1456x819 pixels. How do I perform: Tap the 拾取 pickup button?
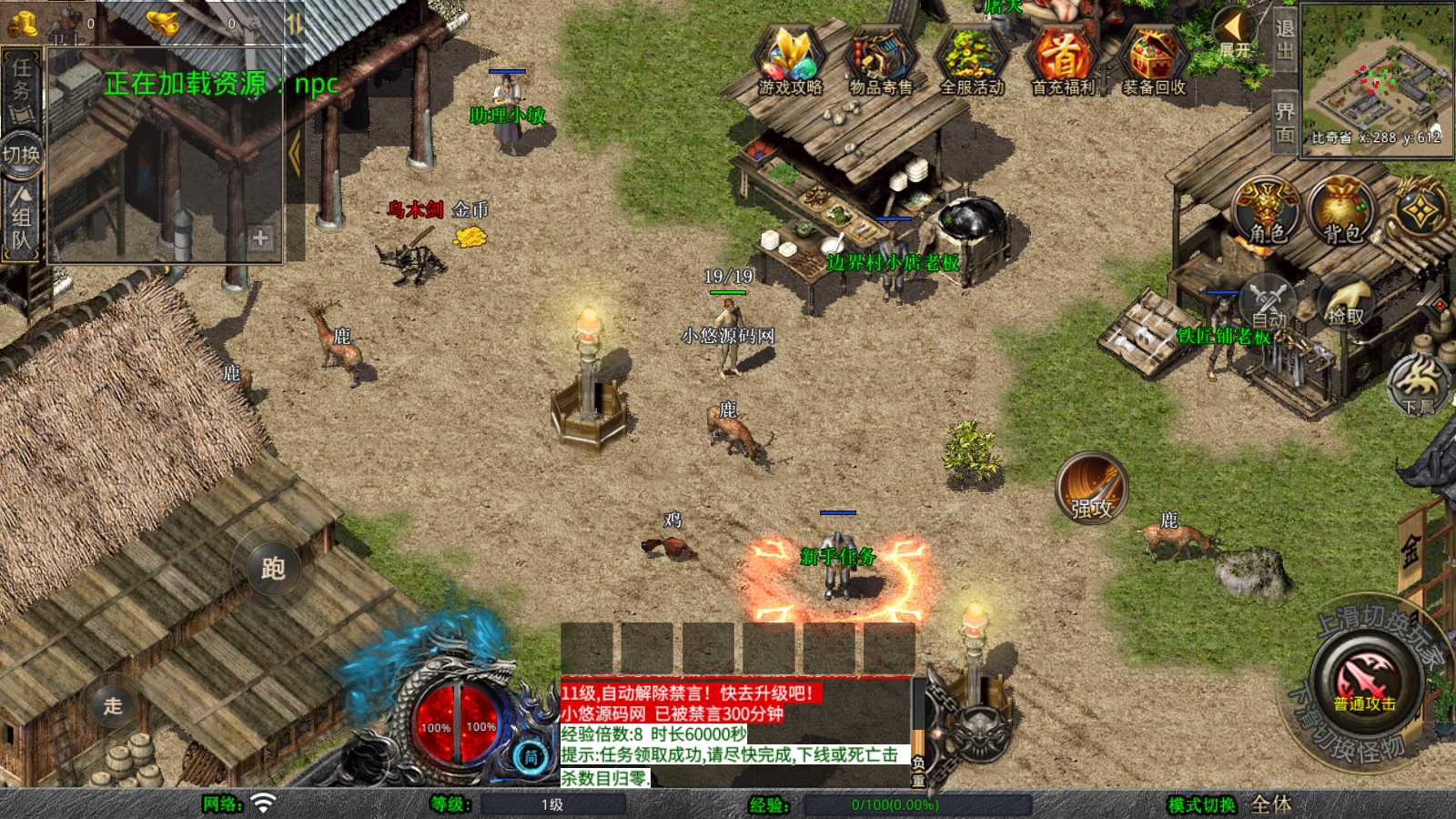coord(1346,304)
